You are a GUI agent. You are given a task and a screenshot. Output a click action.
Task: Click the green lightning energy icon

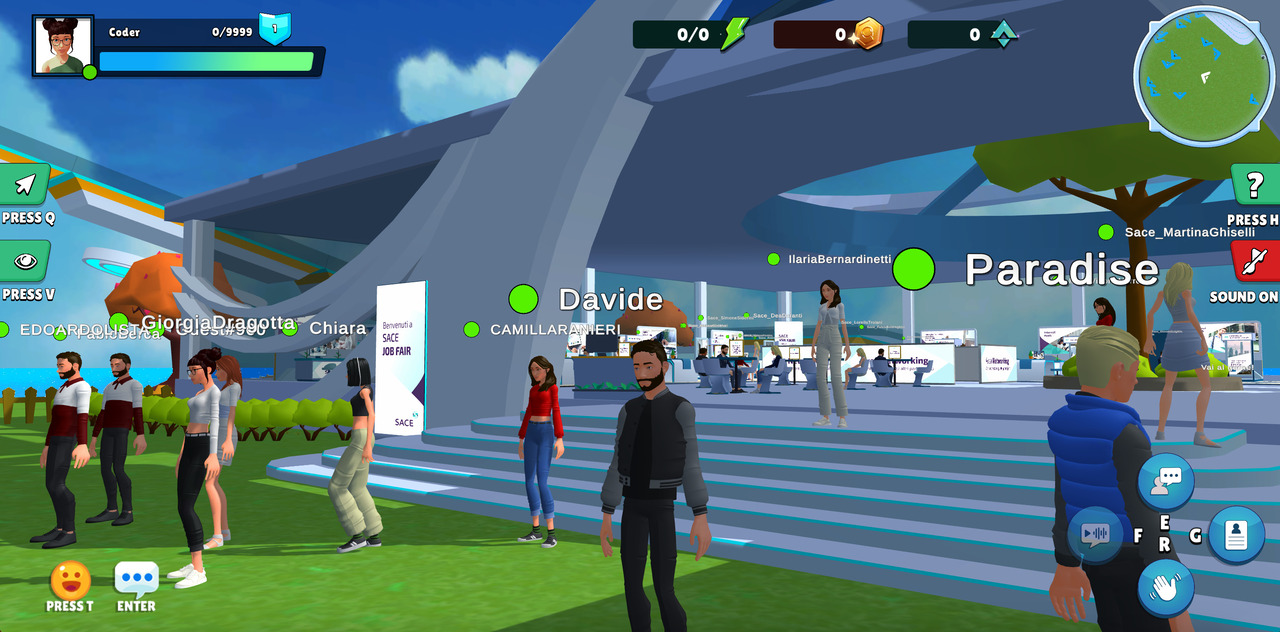pyautogui.click(x=734, y=34)
